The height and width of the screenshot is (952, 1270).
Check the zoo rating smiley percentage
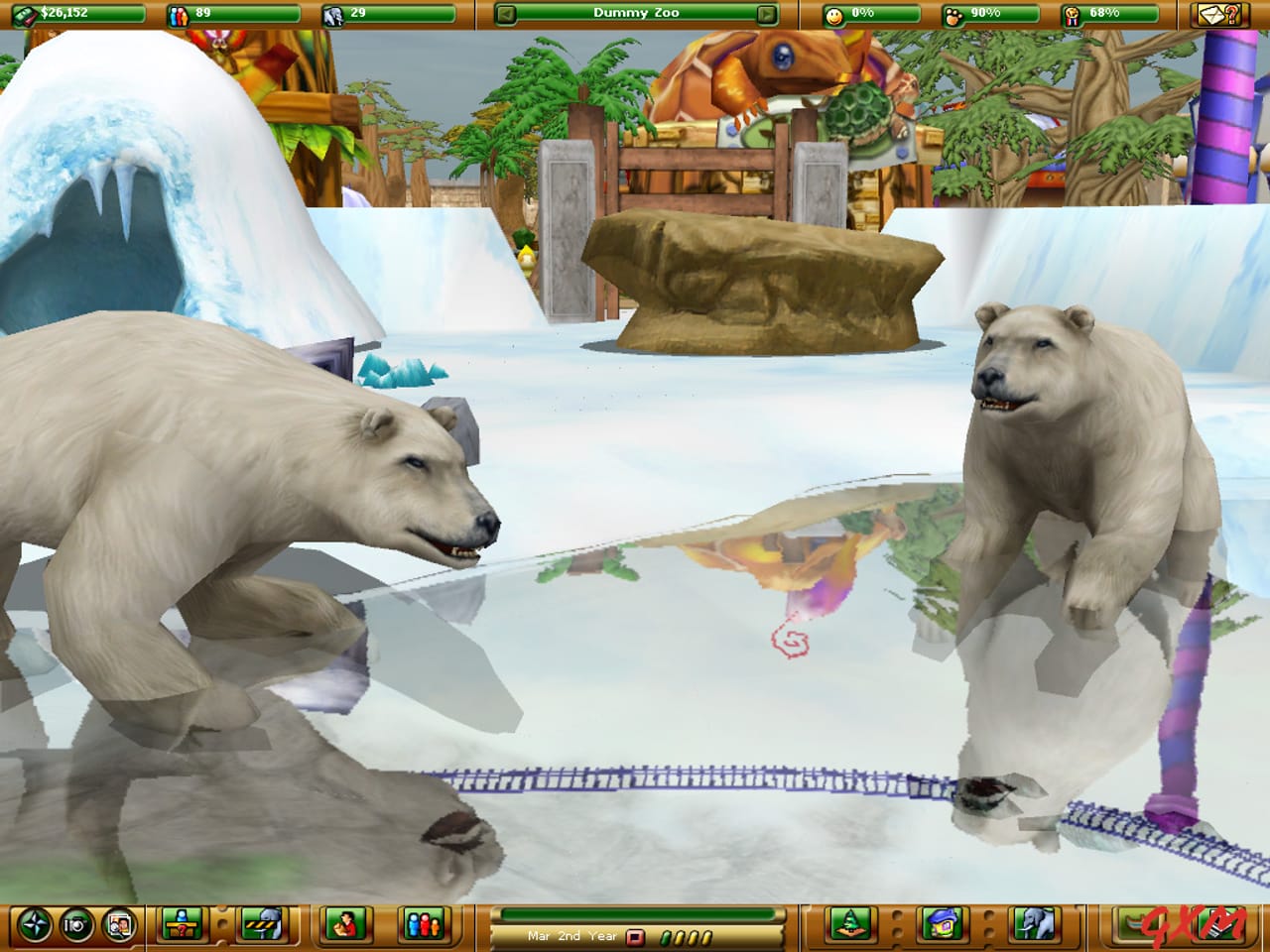(x=848, y=13)
